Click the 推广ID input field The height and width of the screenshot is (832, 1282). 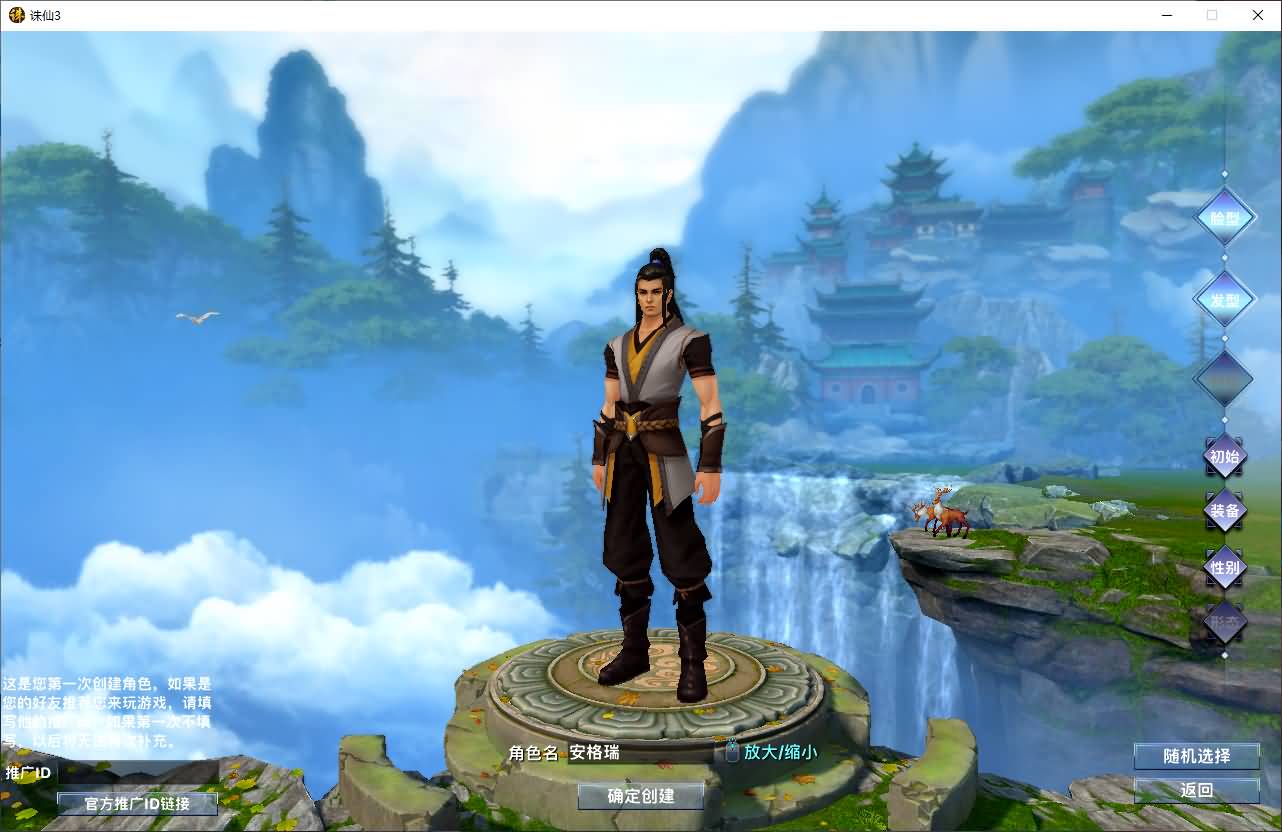tap(135, 773)
